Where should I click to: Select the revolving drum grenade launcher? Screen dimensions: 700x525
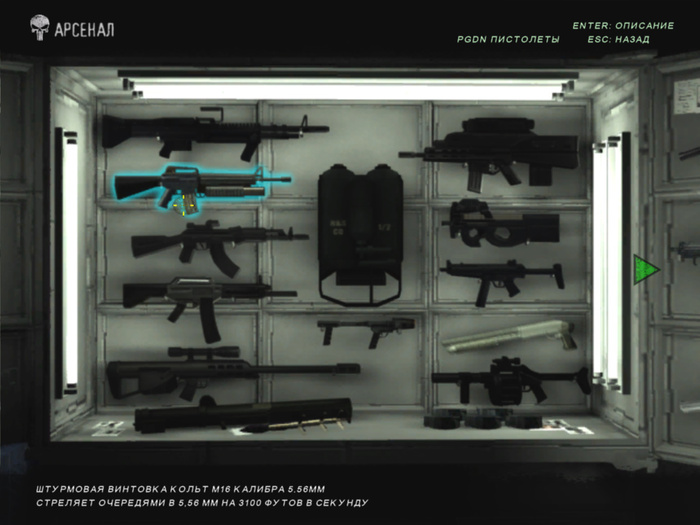click(x=507, y=380)
